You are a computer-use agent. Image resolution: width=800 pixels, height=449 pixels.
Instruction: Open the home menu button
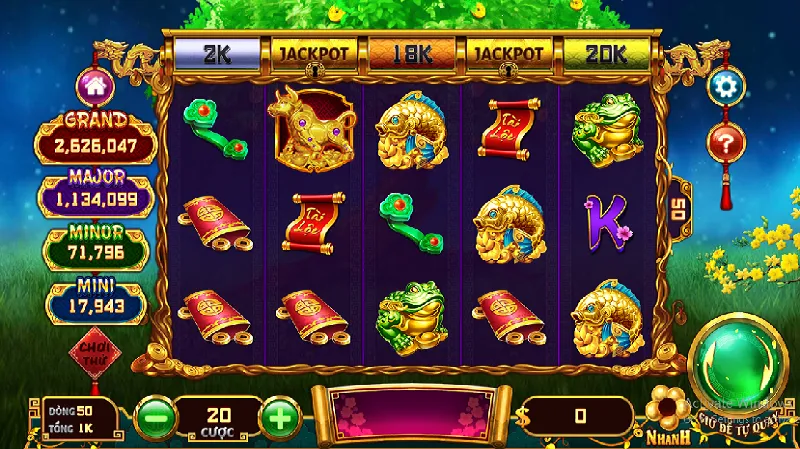point(97,86)
